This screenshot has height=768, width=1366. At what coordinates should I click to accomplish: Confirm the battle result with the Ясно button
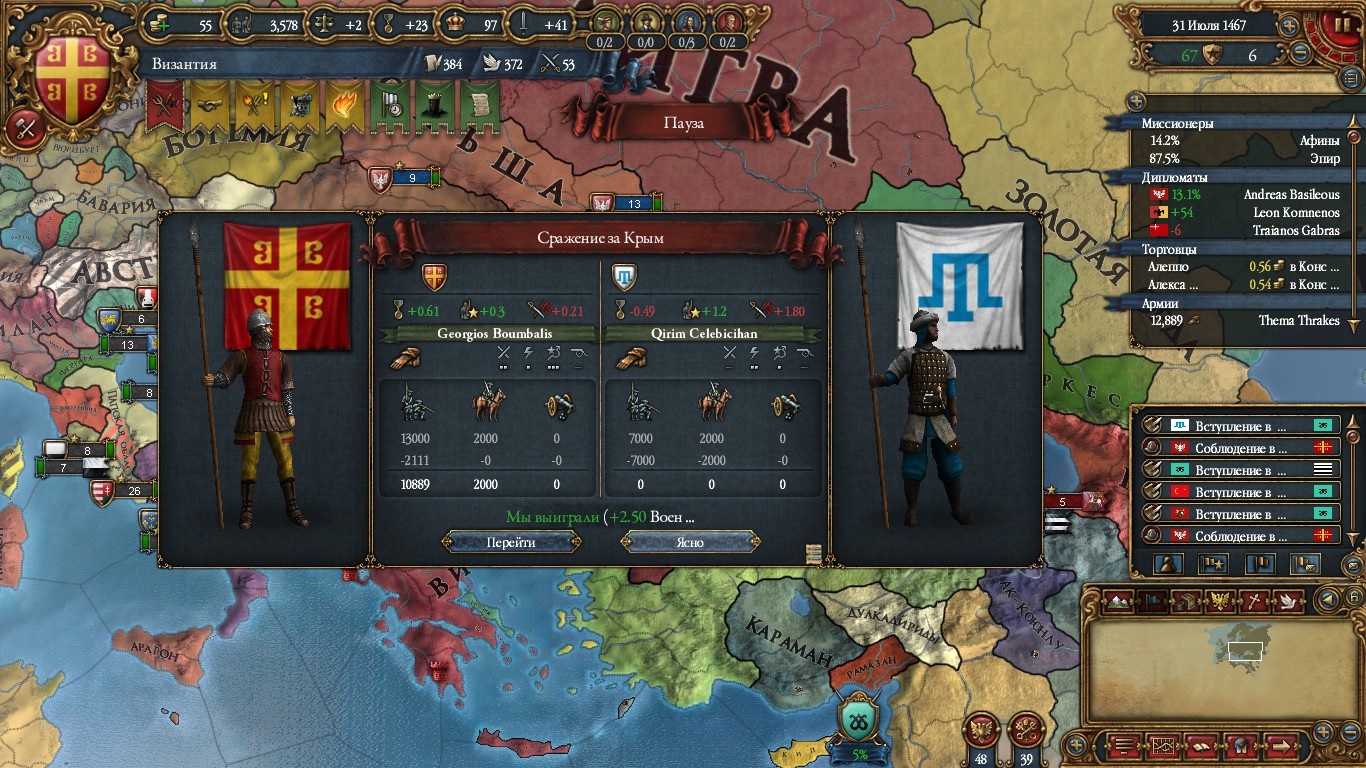689,542
